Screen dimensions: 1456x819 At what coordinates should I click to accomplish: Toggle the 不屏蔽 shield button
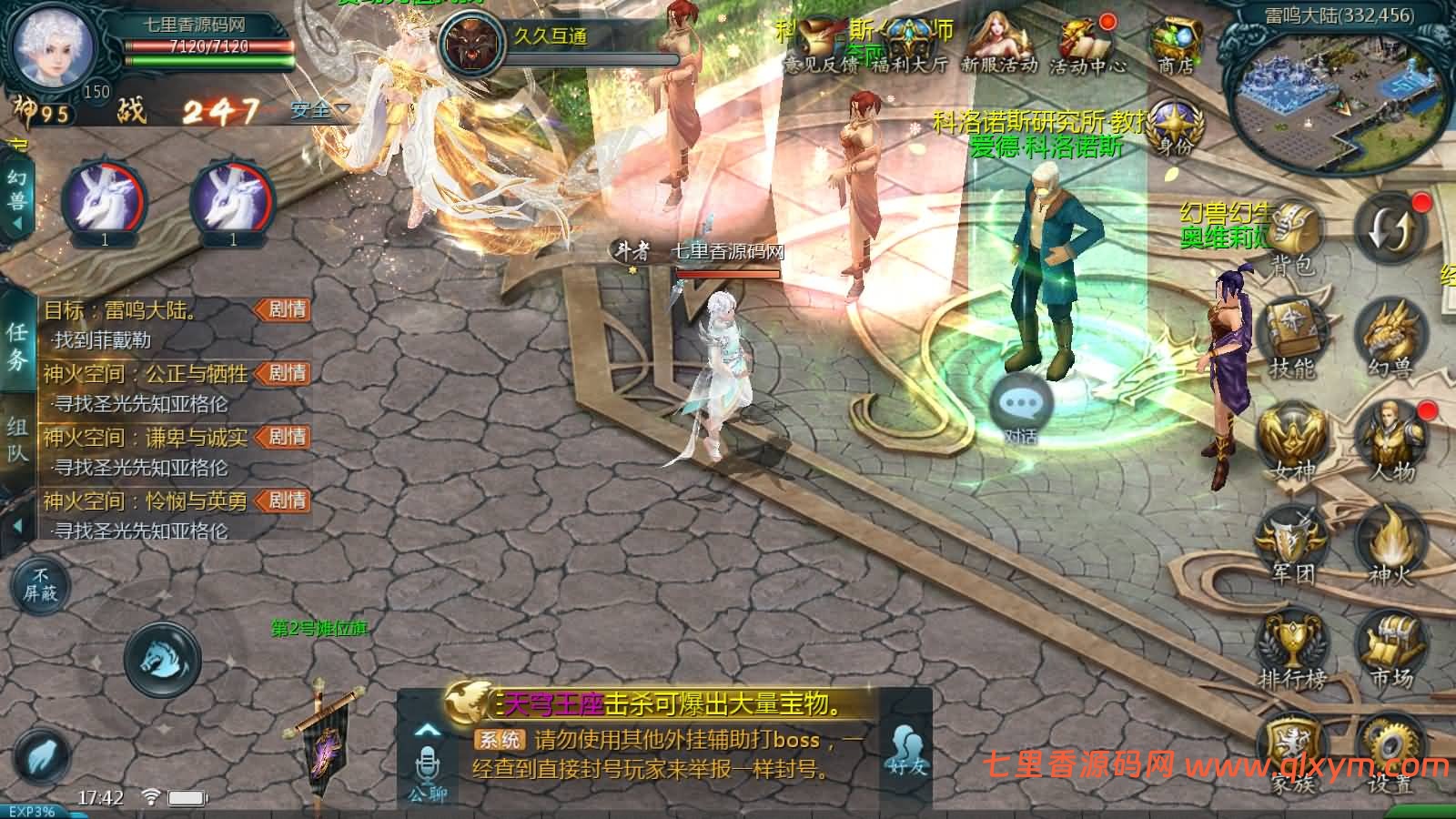point(41,584)
